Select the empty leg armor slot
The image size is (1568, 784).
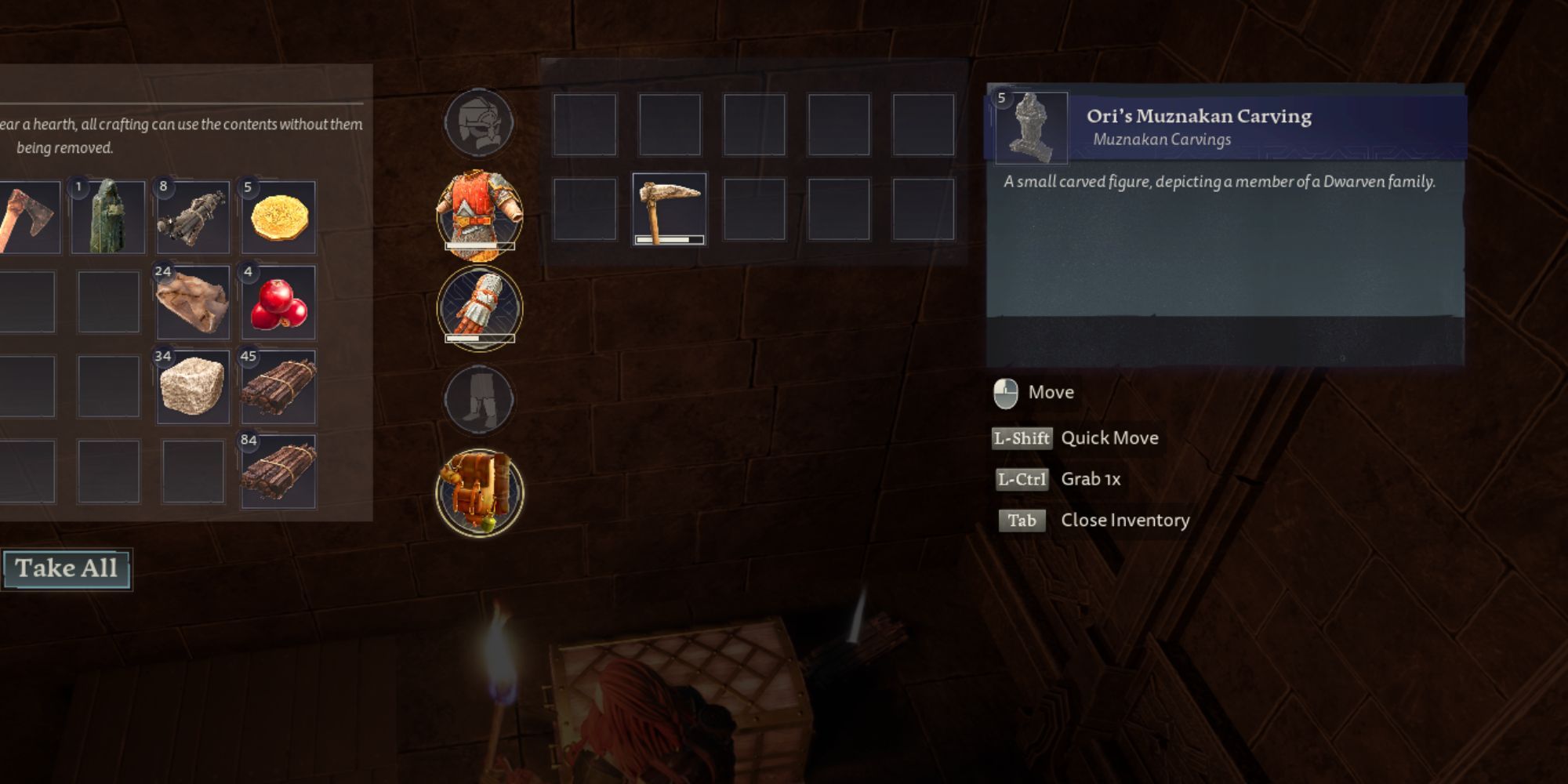pos(479,400)
